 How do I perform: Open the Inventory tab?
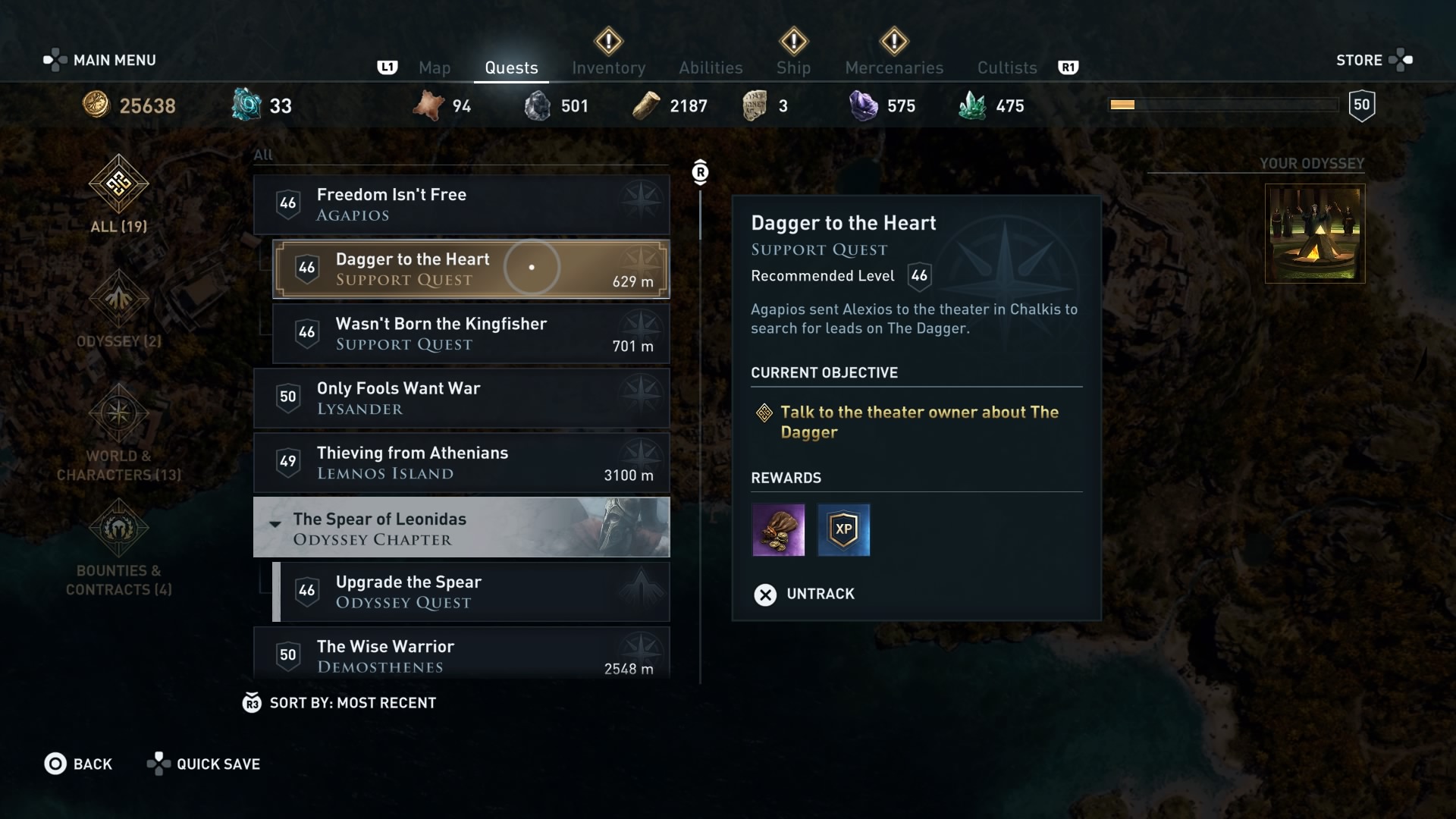[x=608, y=67]
